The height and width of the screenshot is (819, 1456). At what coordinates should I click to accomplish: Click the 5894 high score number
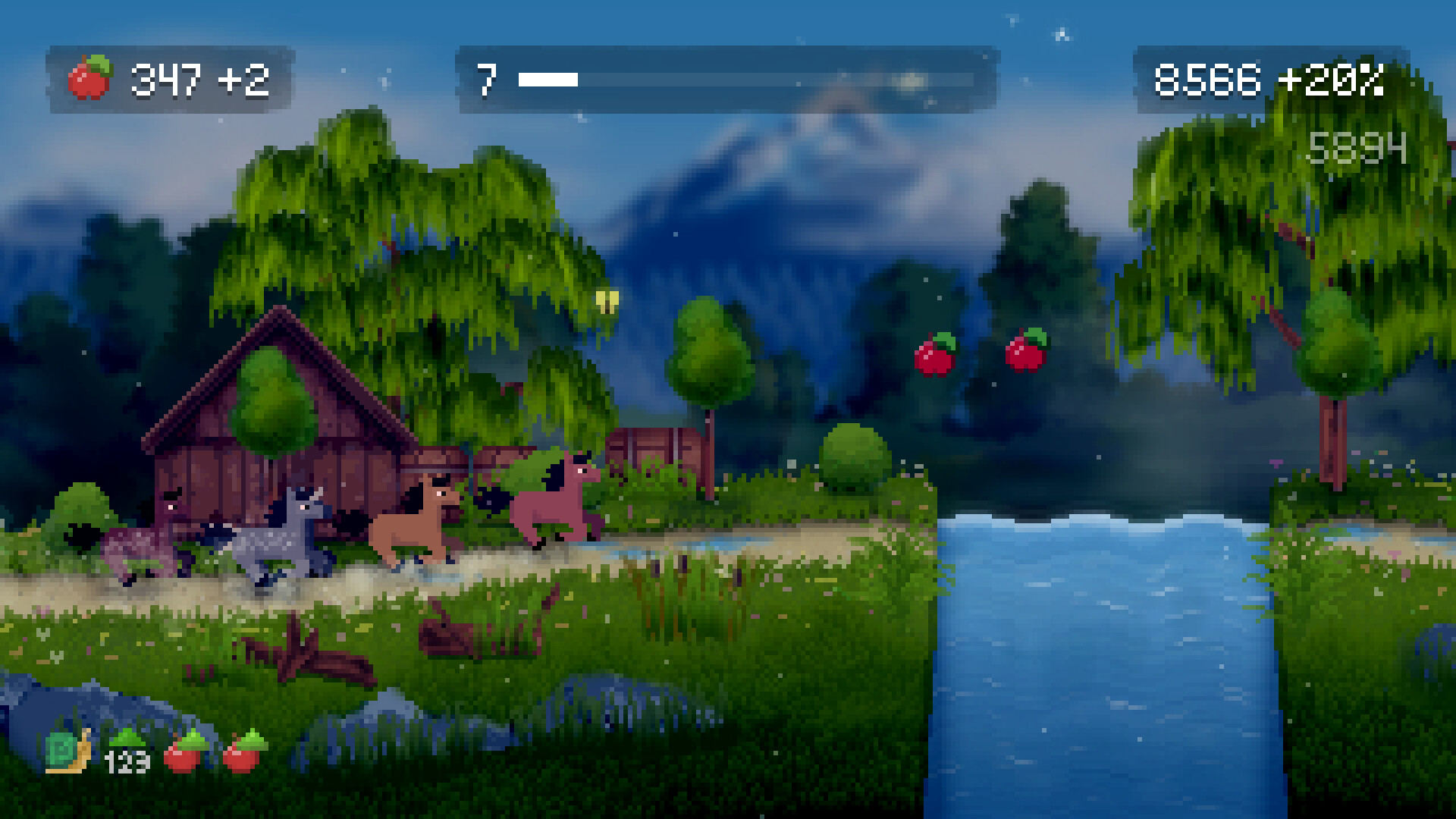[1356, 149]
